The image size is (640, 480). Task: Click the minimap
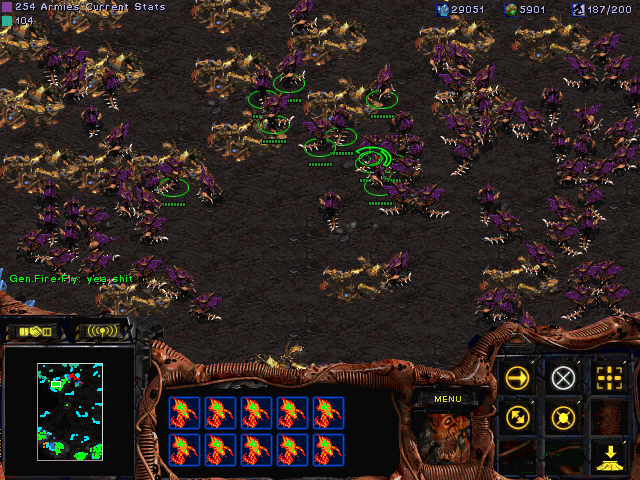point(70,411)
